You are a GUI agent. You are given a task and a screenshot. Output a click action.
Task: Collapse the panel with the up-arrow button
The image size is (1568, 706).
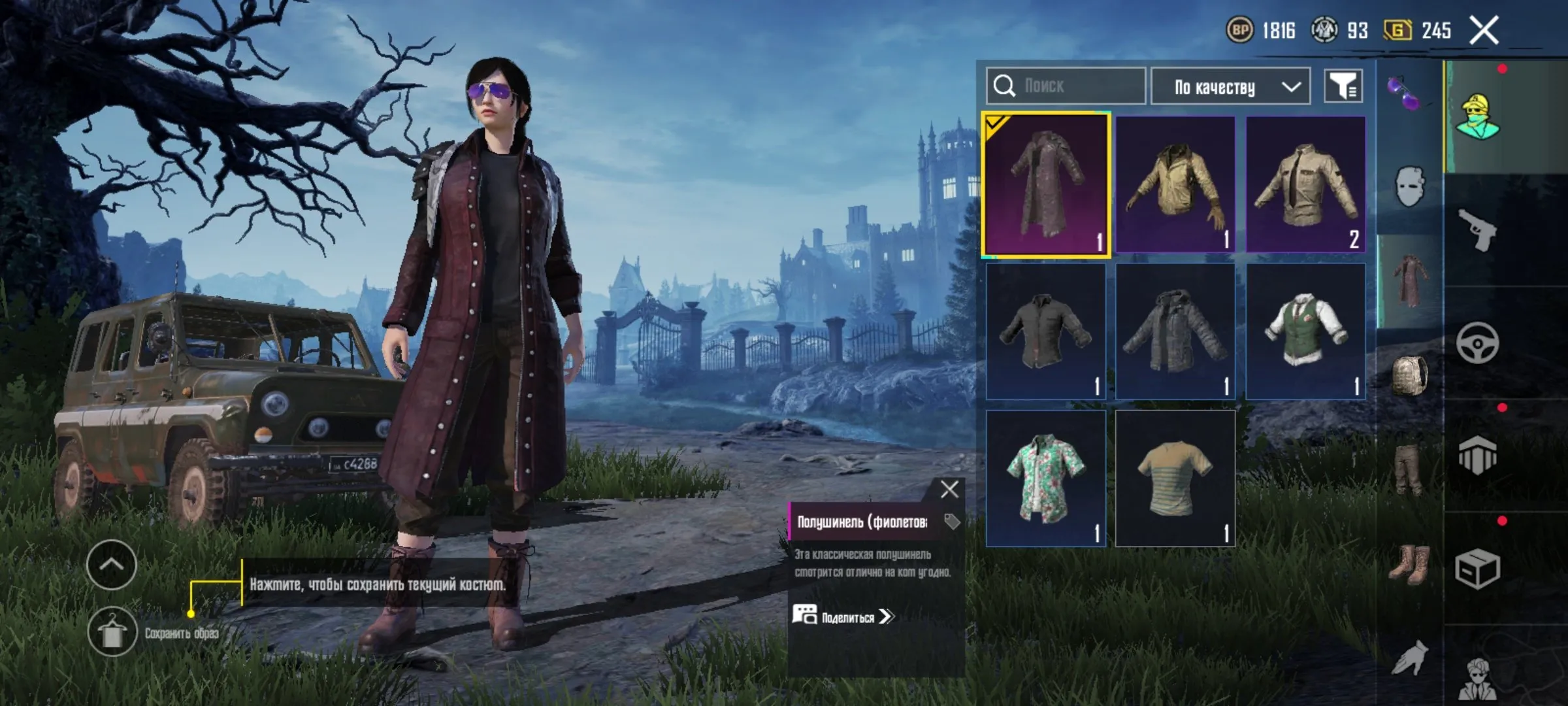tap(111, 565)
